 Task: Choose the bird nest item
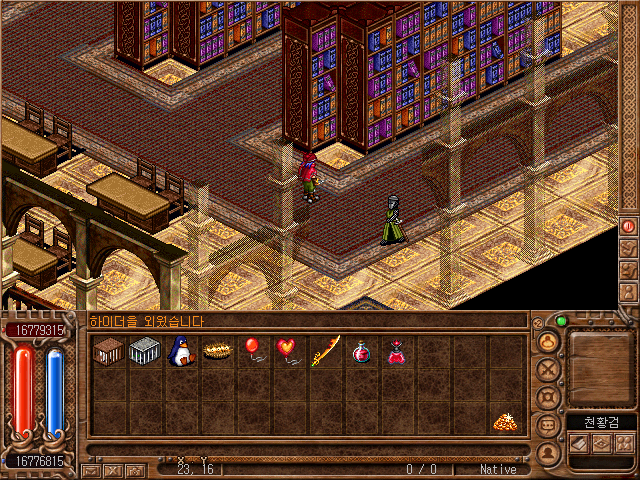[216, 352]
